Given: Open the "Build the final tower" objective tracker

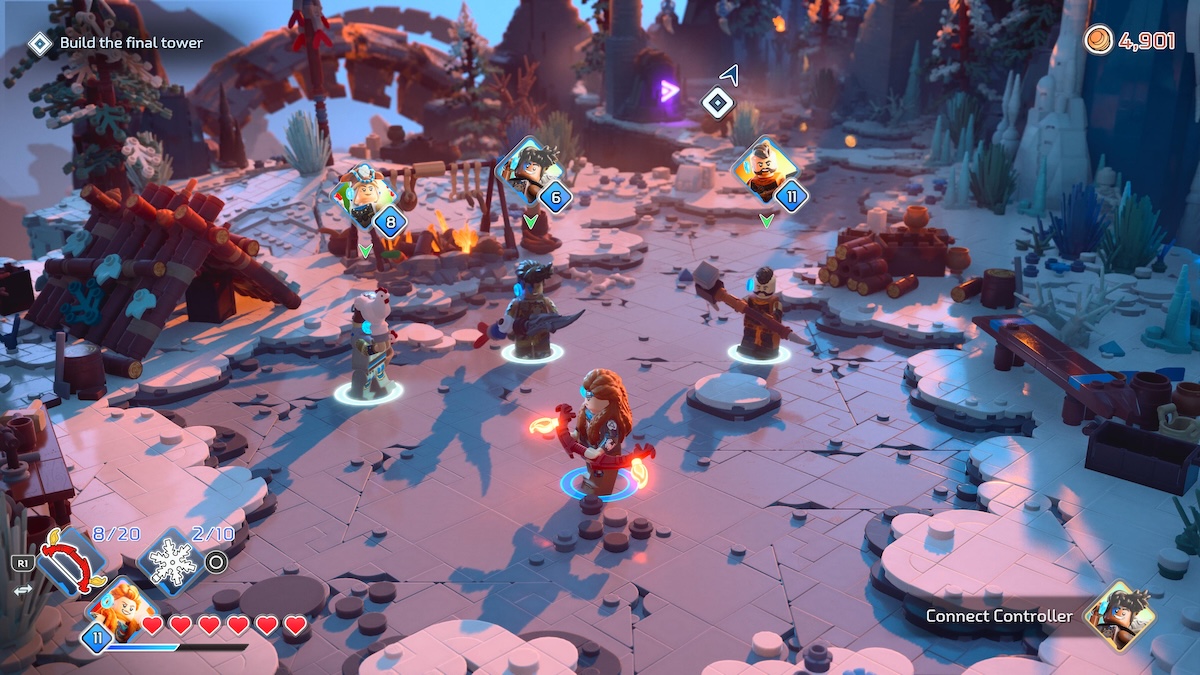Looking at the screenshot, I should [119, 43].
